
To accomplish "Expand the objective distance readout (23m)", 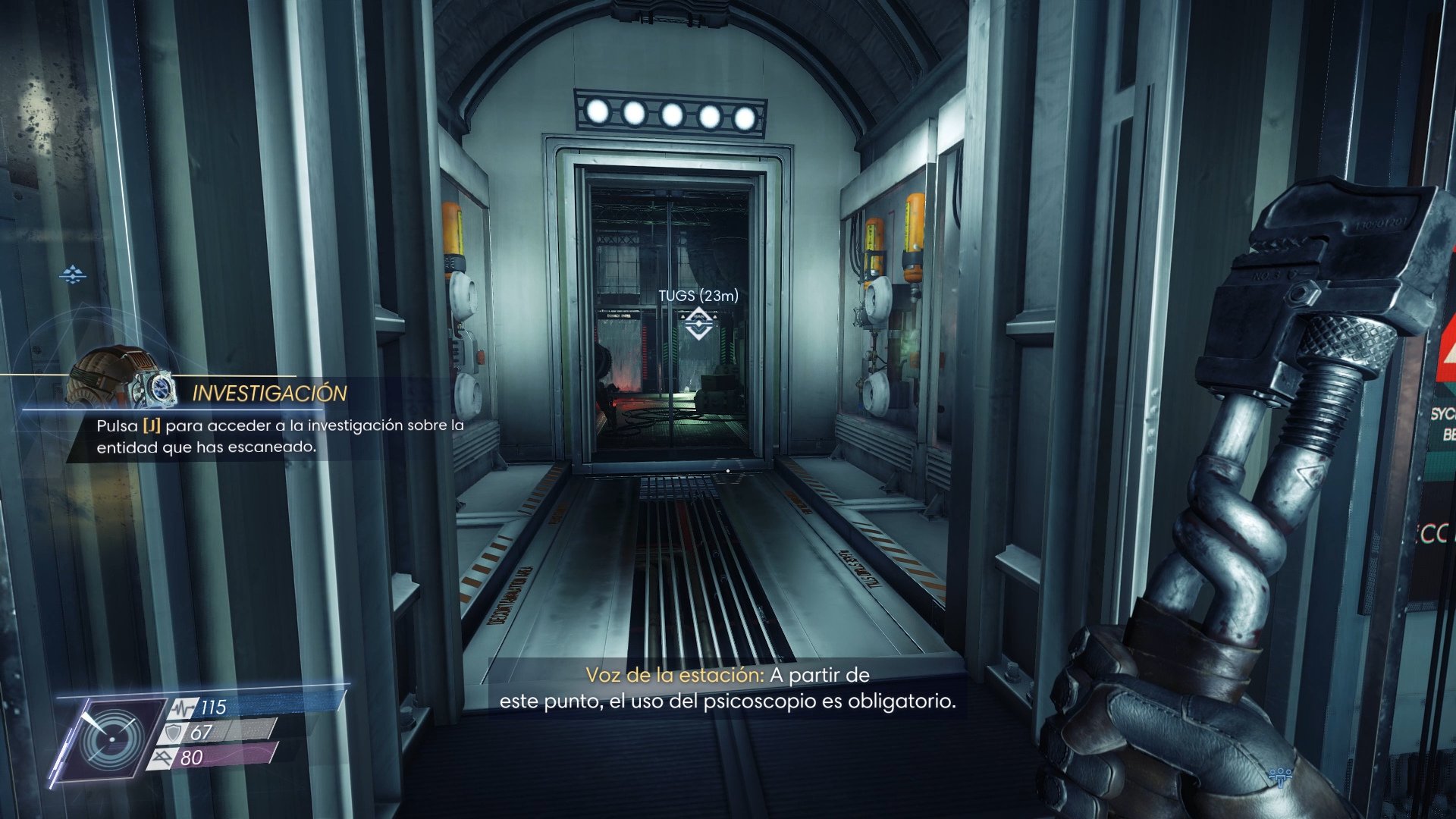I will (724, 296).
